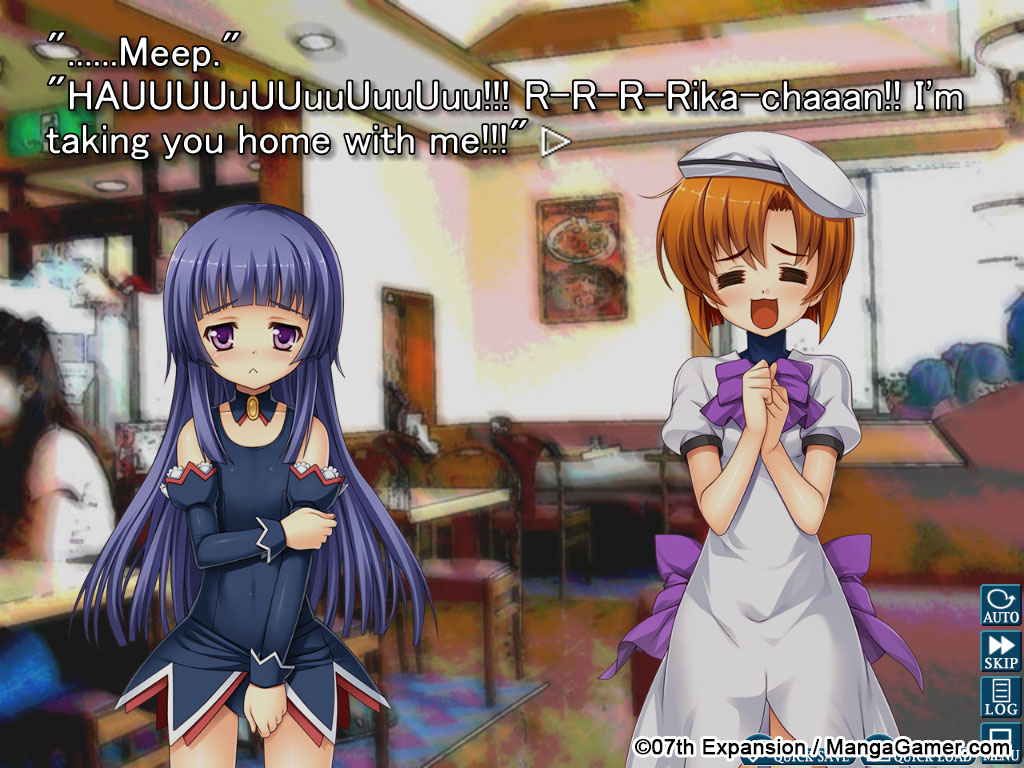This screenshot has width=1024, height=768.
Task: Click the QUICK LOAD button
Action: (920, 757)
